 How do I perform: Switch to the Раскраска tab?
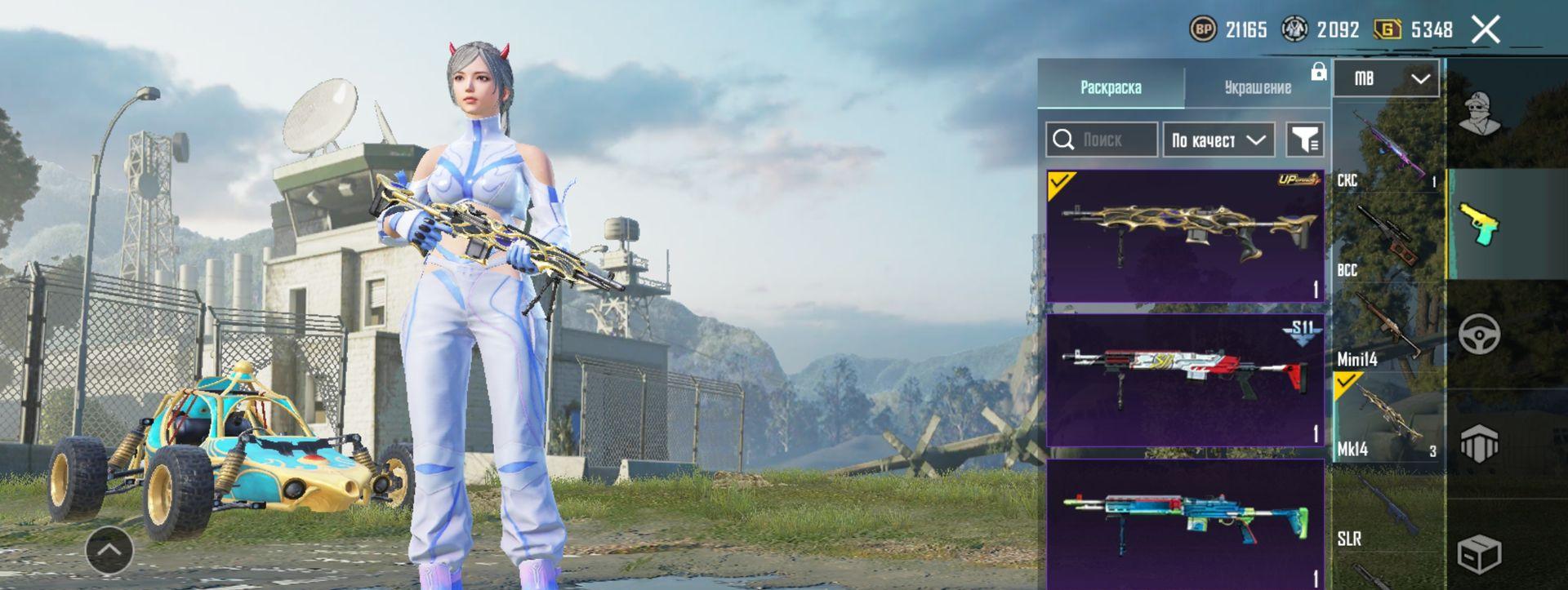(1111, 87)
